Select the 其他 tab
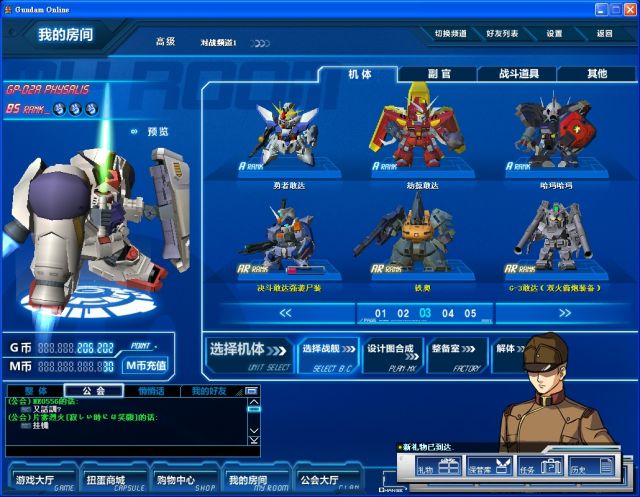Screen dimensions: 640x497 coord(596,74)
